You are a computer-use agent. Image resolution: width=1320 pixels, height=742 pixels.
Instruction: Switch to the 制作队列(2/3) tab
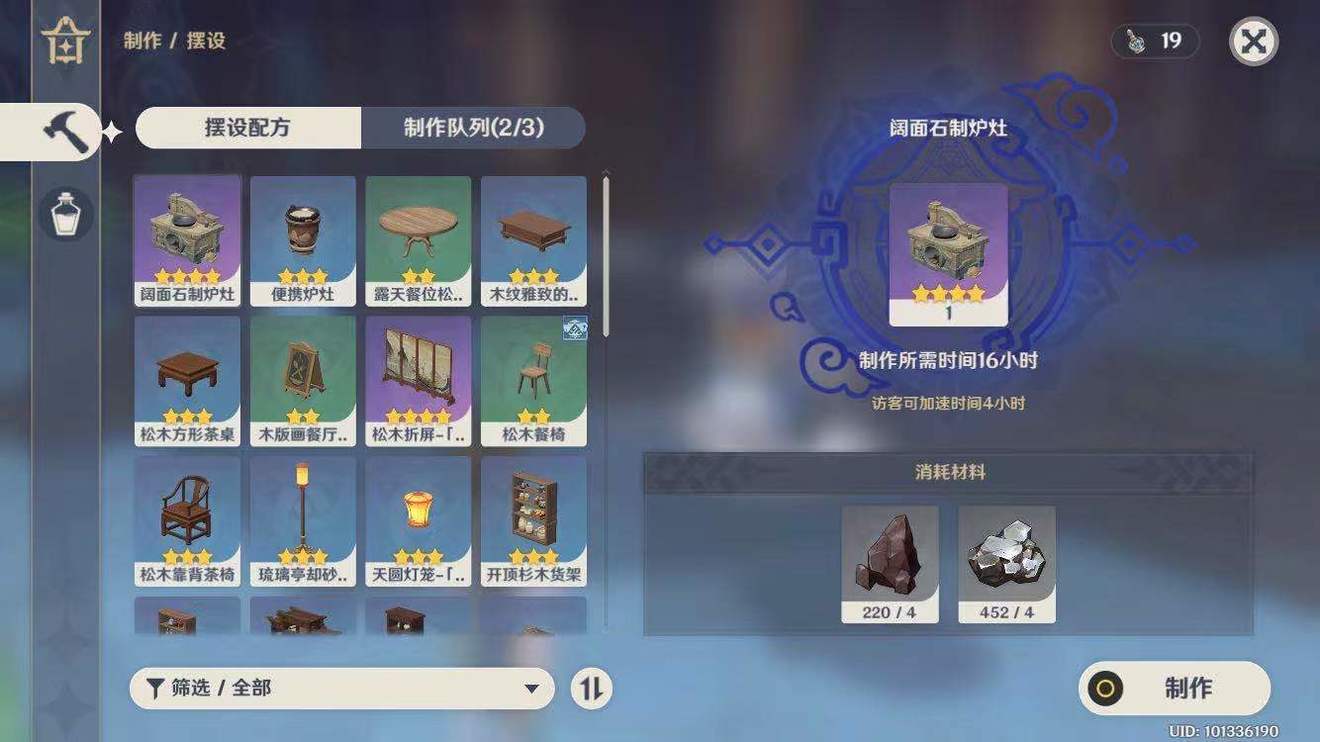click(472, 128)
